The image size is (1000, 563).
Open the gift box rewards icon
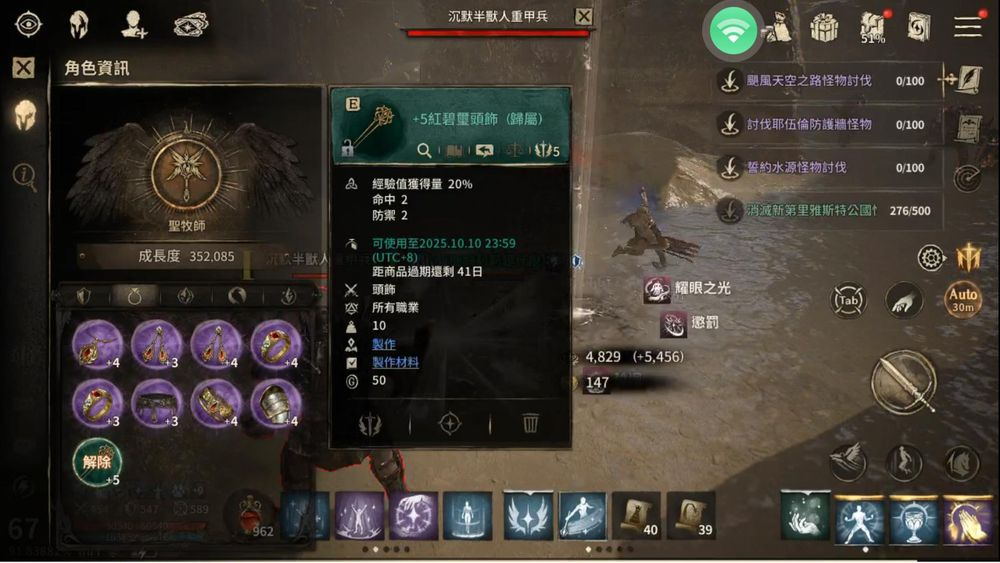824,28
